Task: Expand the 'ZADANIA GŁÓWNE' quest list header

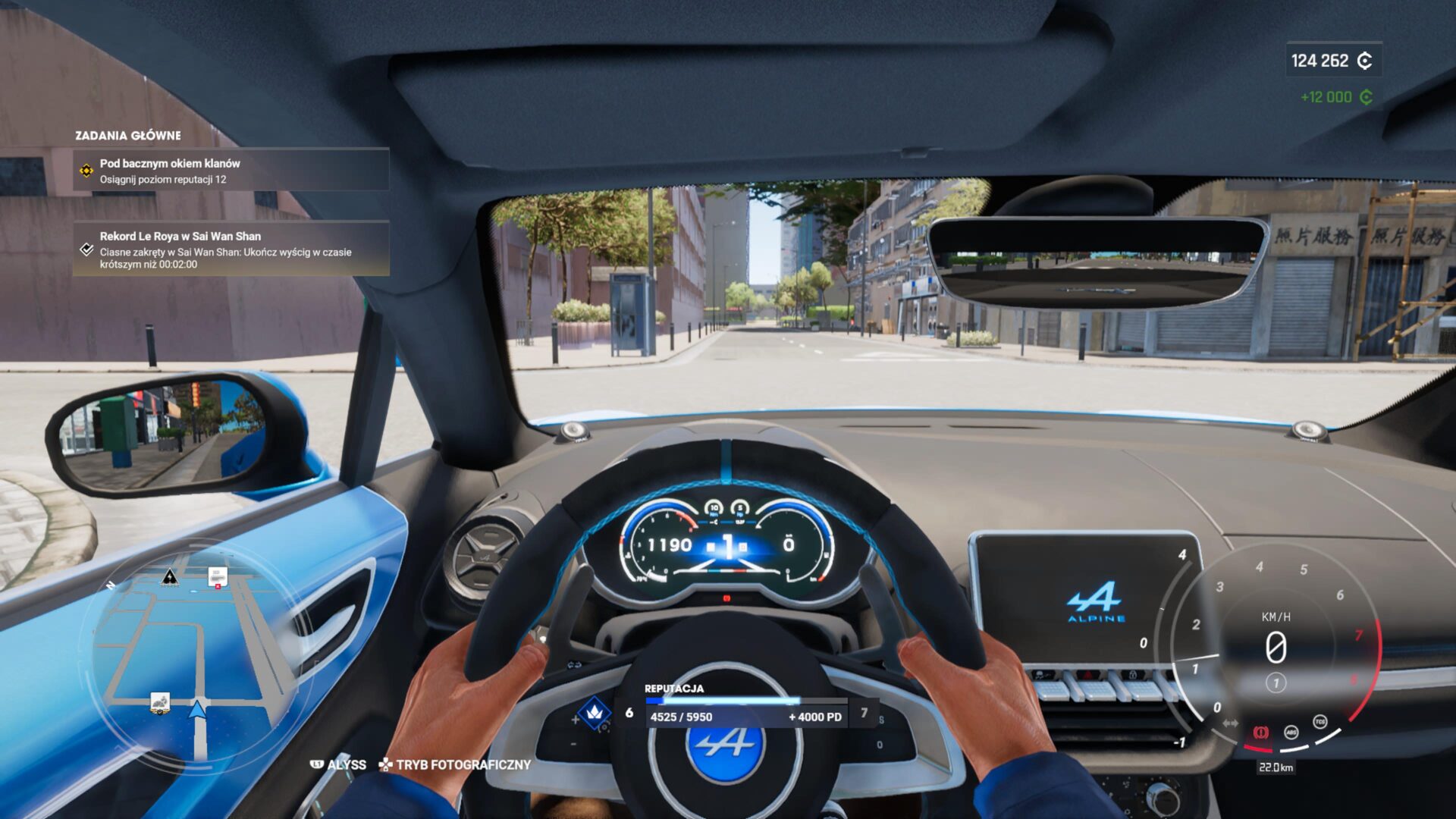Action: pyautogui.click(x=127, y=135)
